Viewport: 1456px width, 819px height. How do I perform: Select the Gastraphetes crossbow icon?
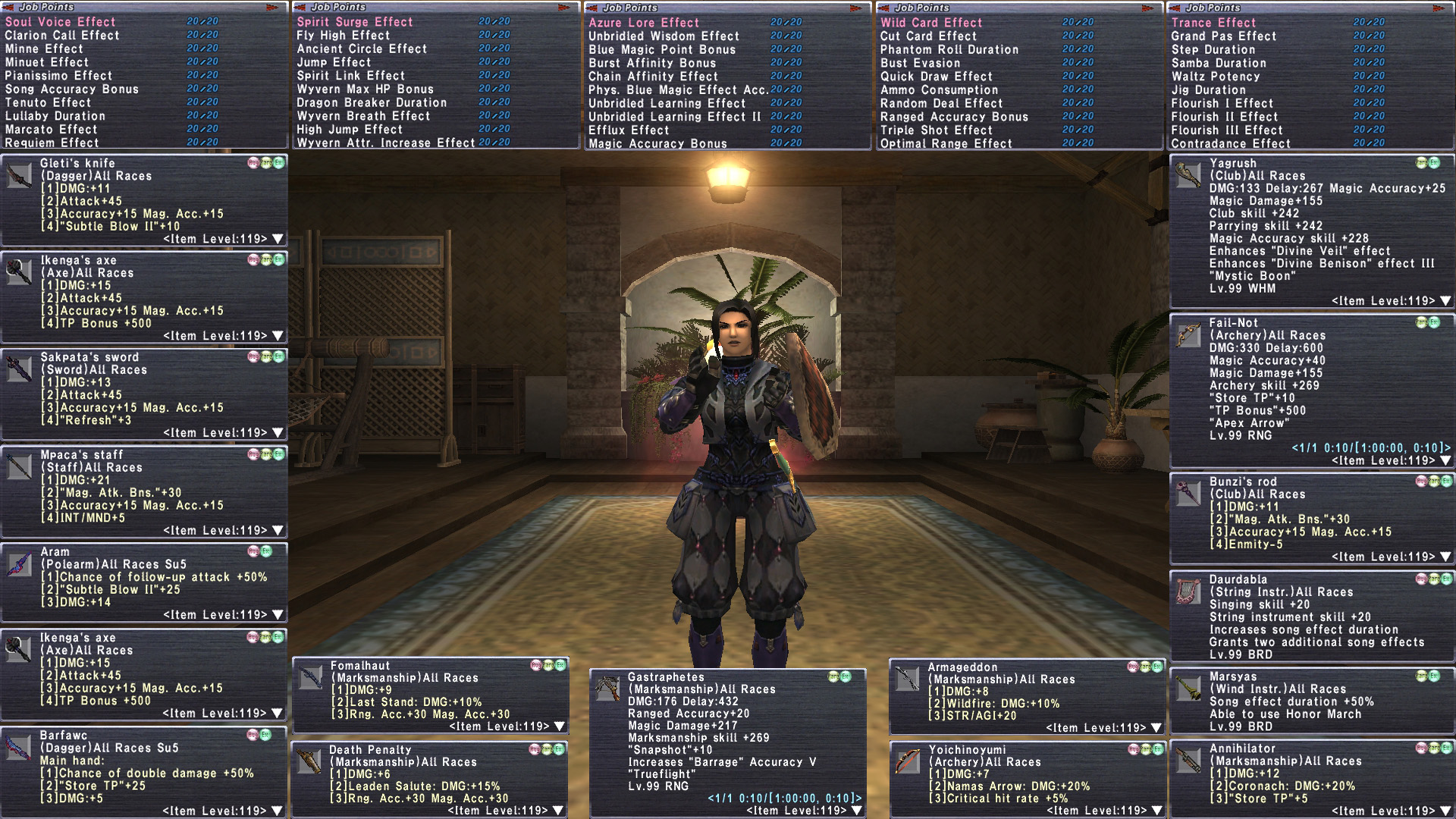click(x=607, y=689)
